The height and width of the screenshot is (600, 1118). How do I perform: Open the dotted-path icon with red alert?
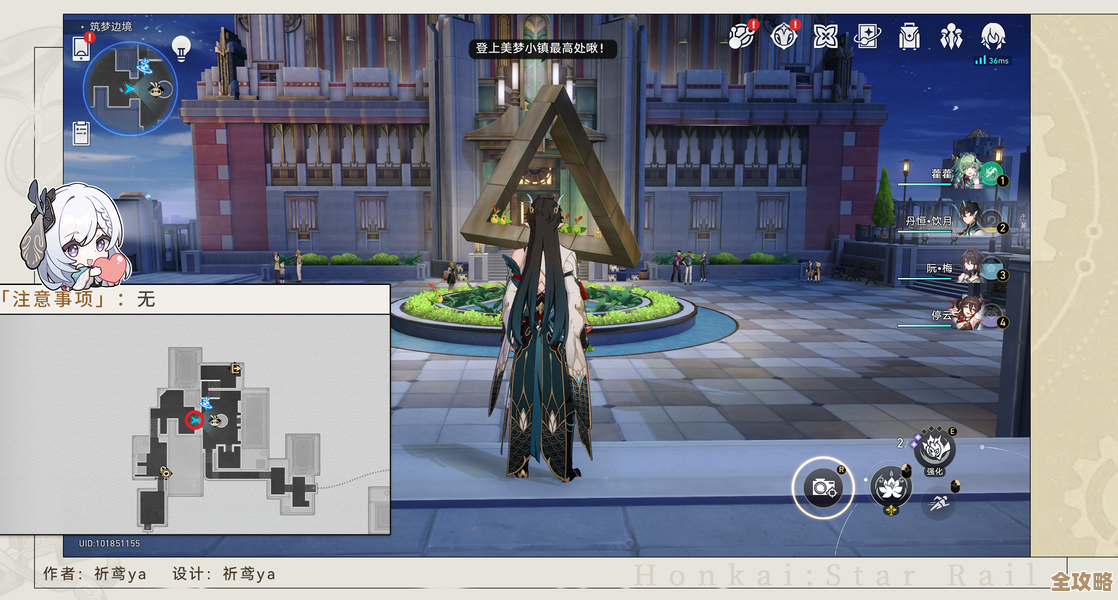741,37
